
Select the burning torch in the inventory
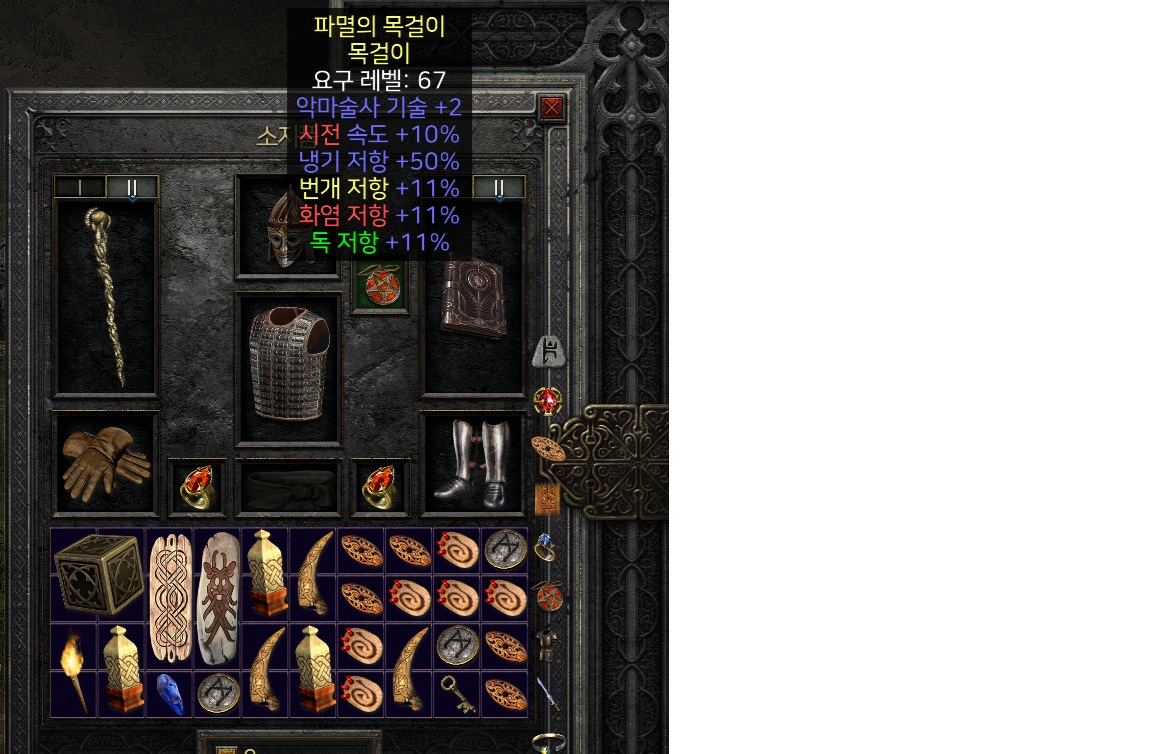[74, 669]
